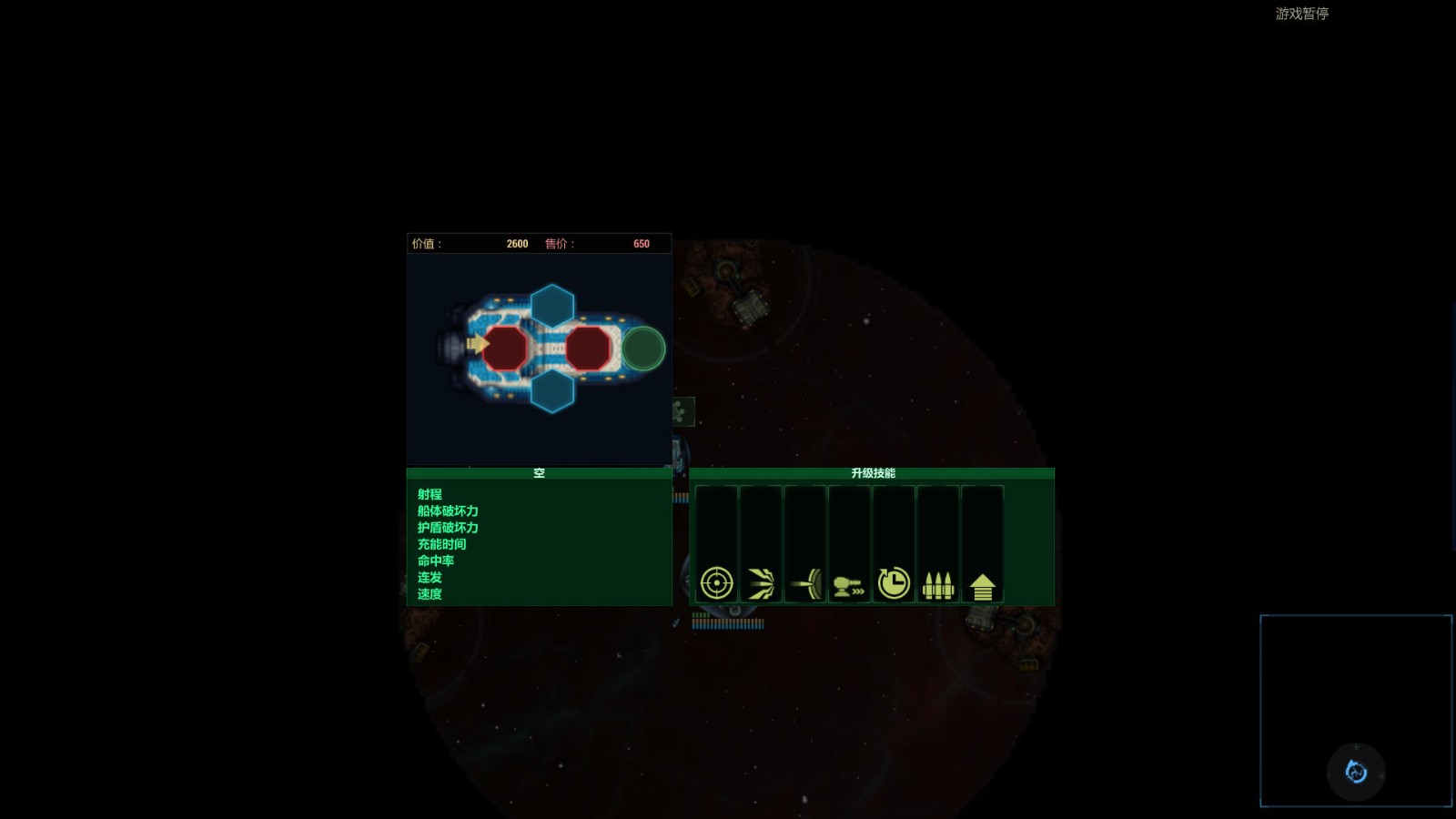Image resolution: width=1456 pixels, height=819 pixels.
Task: Select the green circular module slot
Action: (643, 349)
